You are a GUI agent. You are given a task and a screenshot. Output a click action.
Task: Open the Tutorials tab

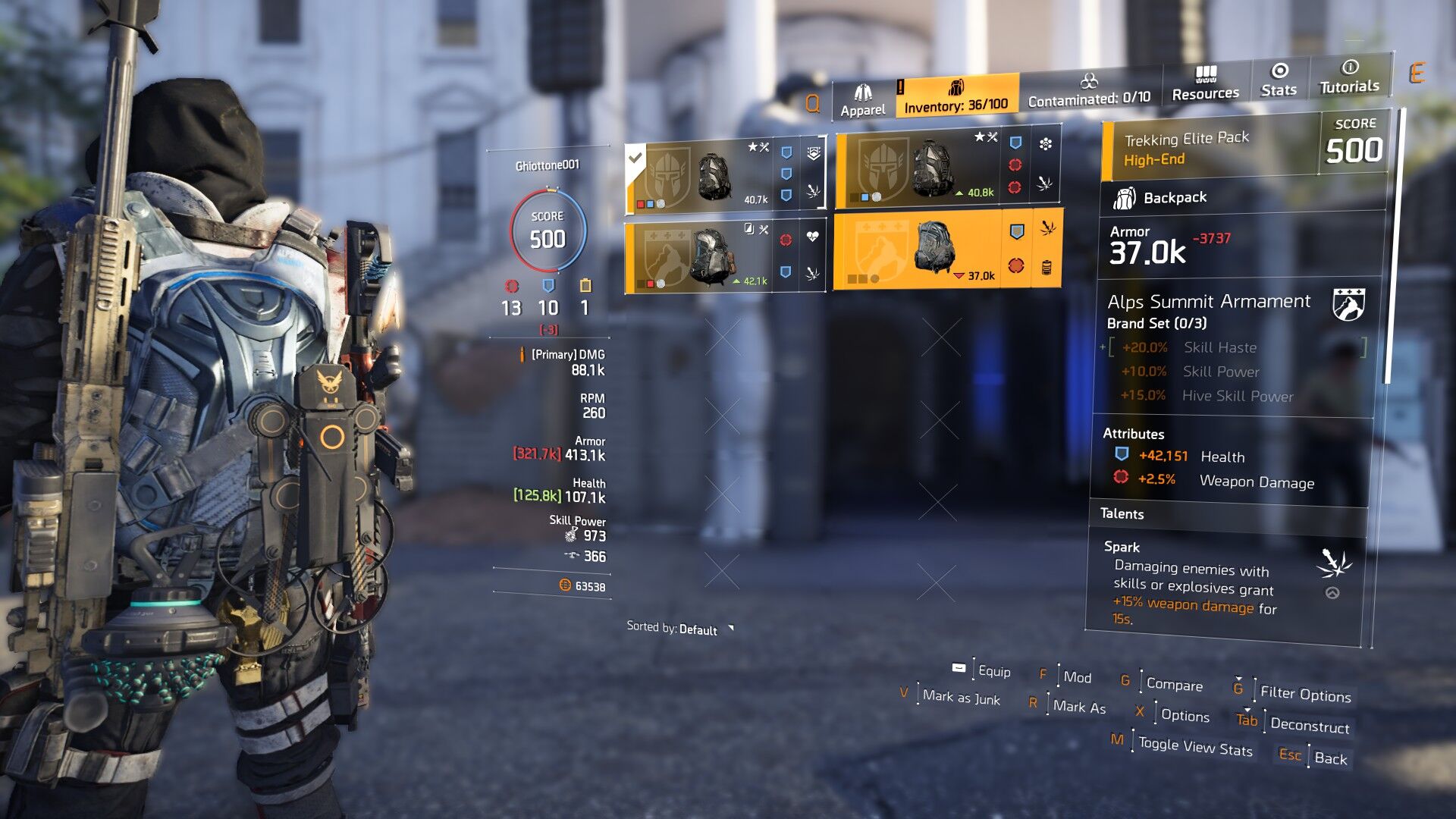click(1349, 77)
